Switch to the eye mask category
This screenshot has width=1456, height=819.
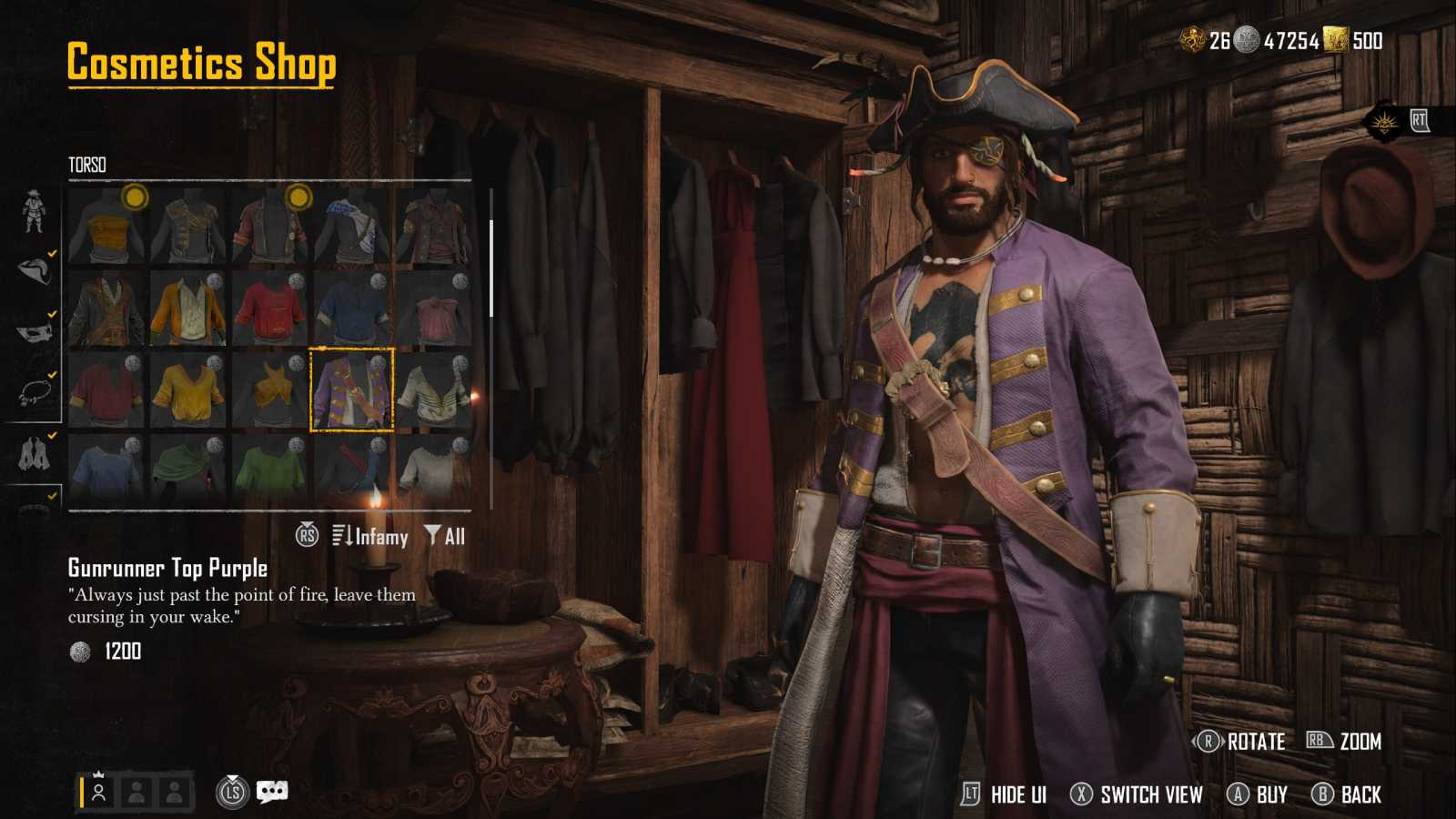pyautogui.click(x=35, y=331)
